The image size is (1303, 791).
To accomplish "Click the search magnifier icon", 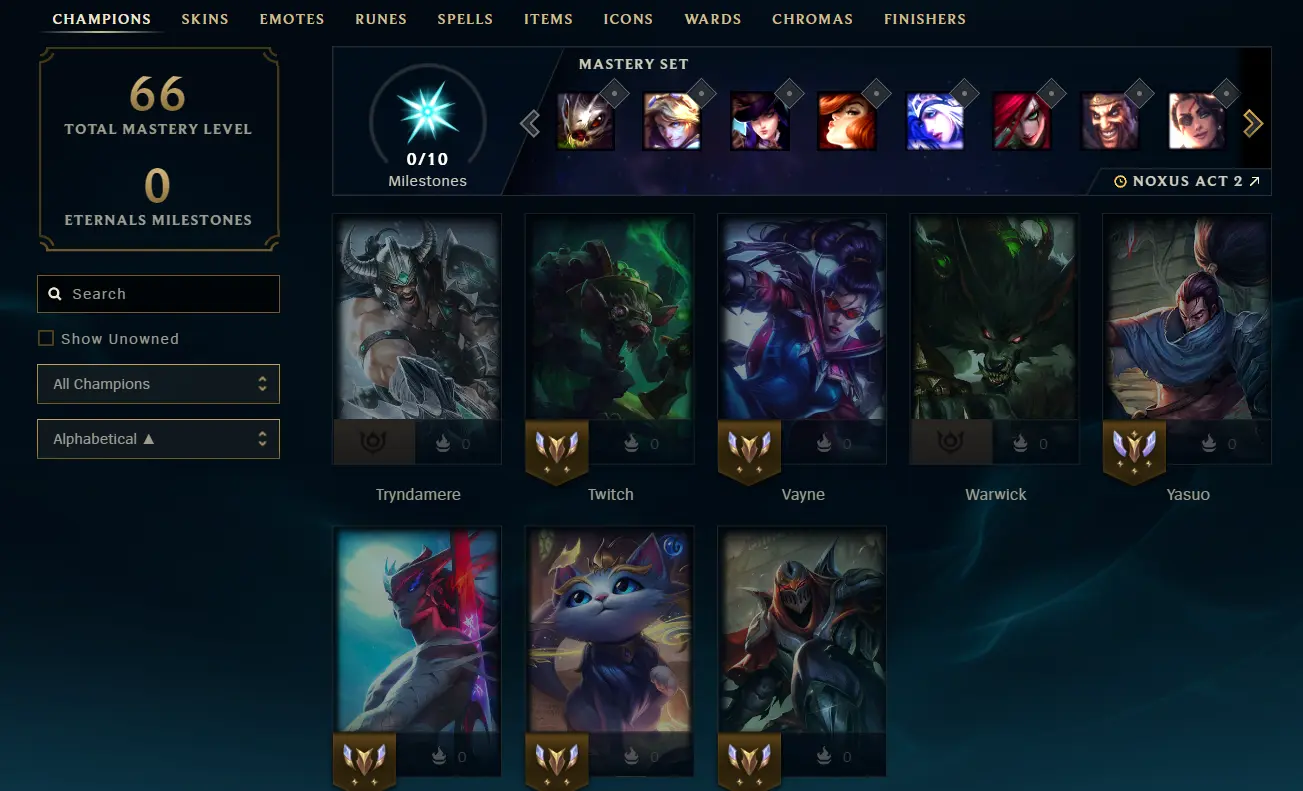I will coord(55,293).
